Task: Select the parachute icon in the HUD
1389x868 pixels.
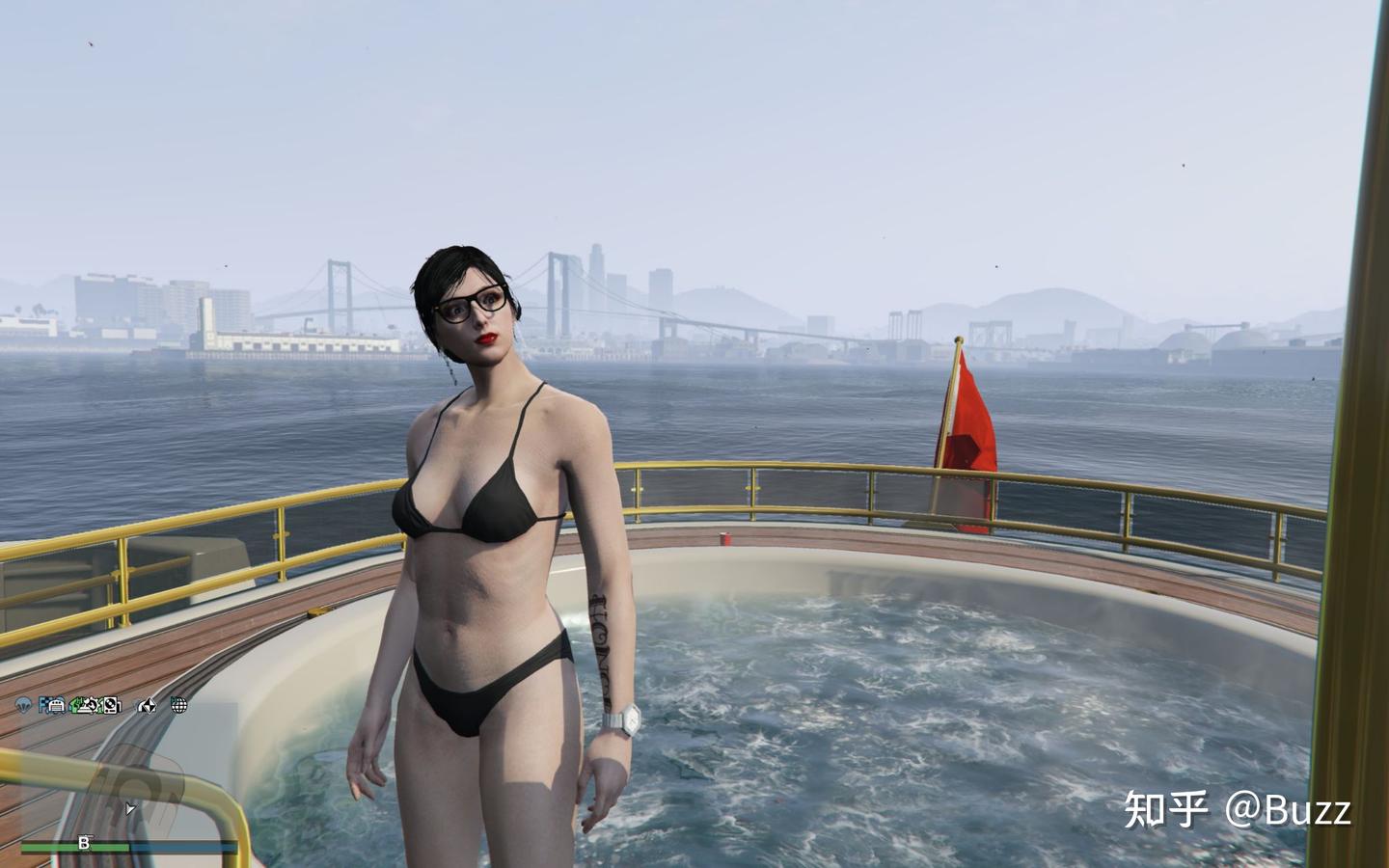Action: point(24,705)
